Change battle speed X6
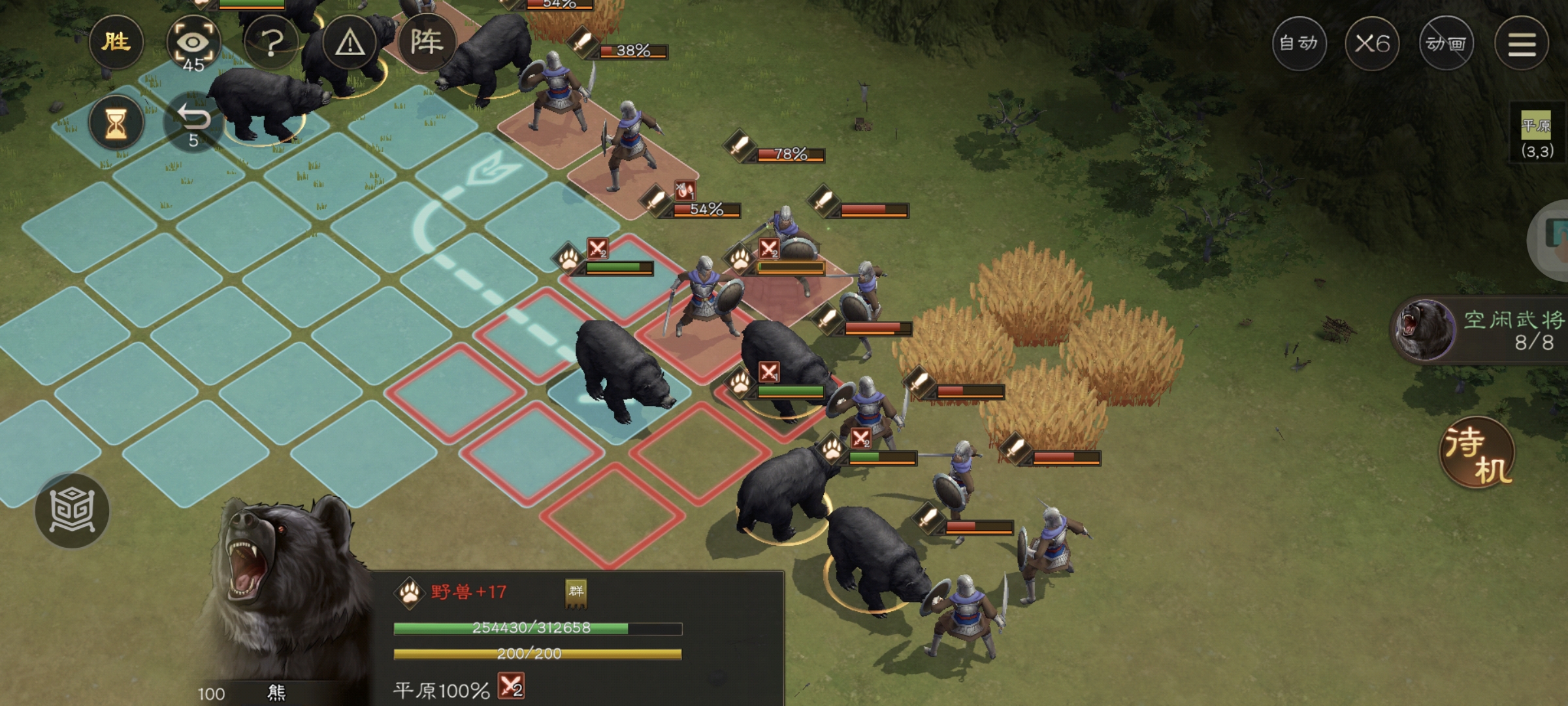 (x=1372, y=44)
